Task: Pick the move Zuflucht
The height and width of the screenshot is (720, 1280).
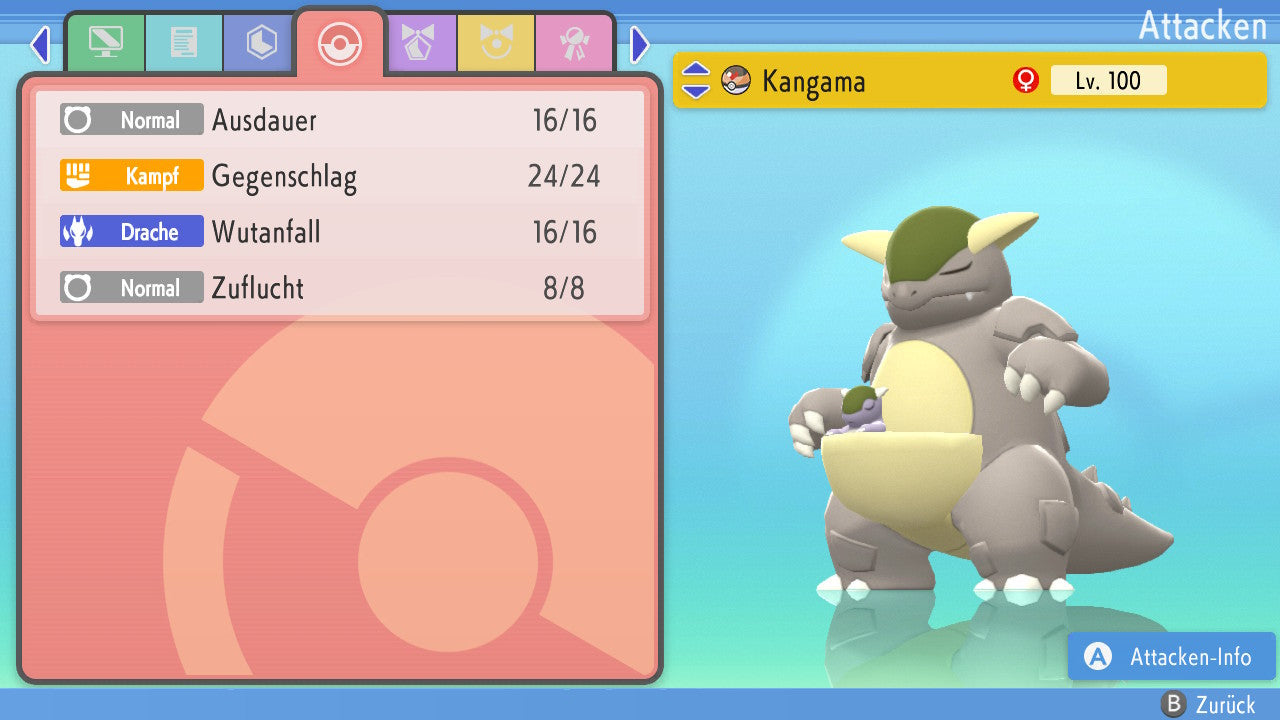Action: [x=340, y=288]
